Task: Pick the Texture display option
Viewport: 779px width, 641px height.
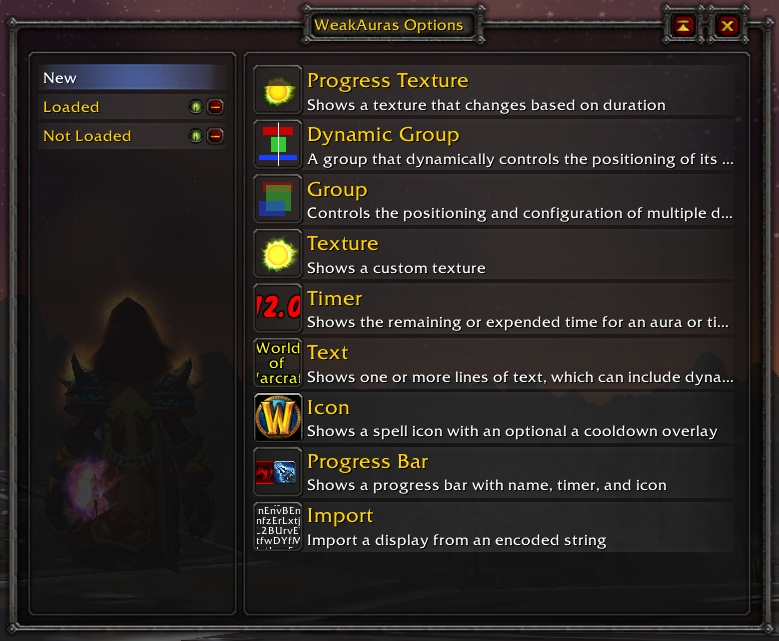Action: [x=494, y=254]
